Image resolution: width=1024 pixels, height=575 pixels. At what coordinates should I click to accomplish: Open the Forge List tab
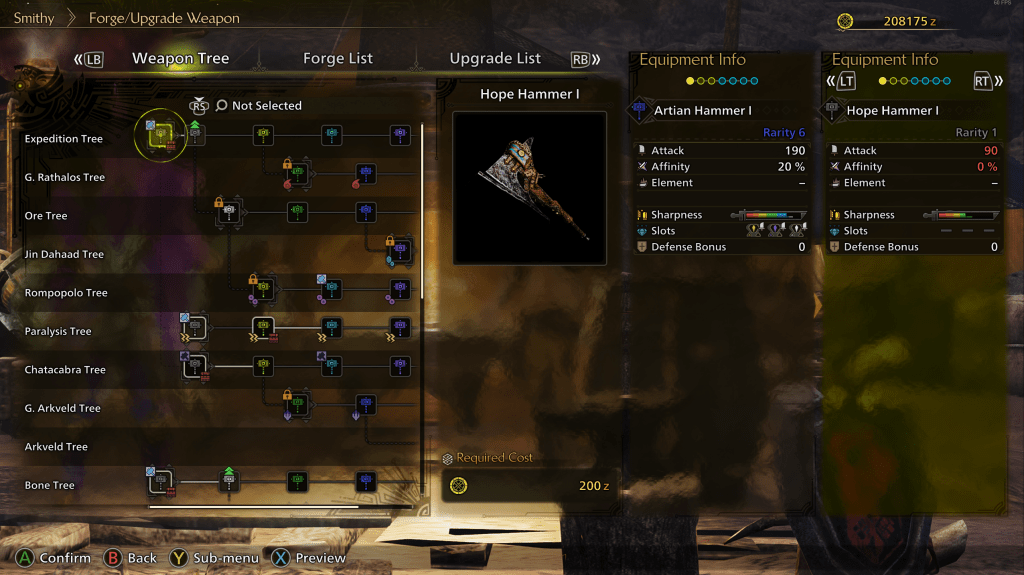(x=338, y=59)
